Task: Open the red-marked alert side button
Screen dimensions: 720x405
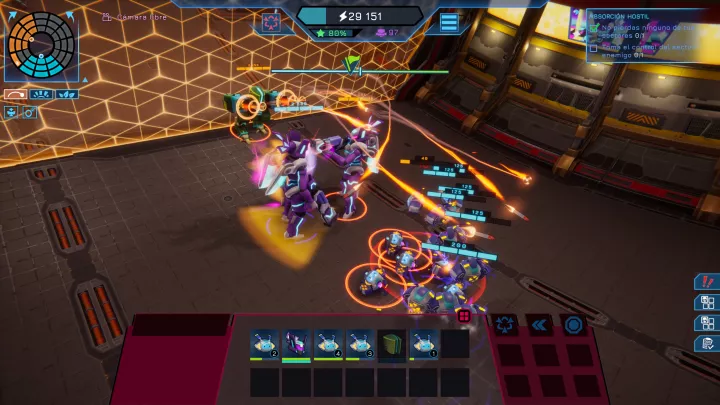Action: [706, 282]
